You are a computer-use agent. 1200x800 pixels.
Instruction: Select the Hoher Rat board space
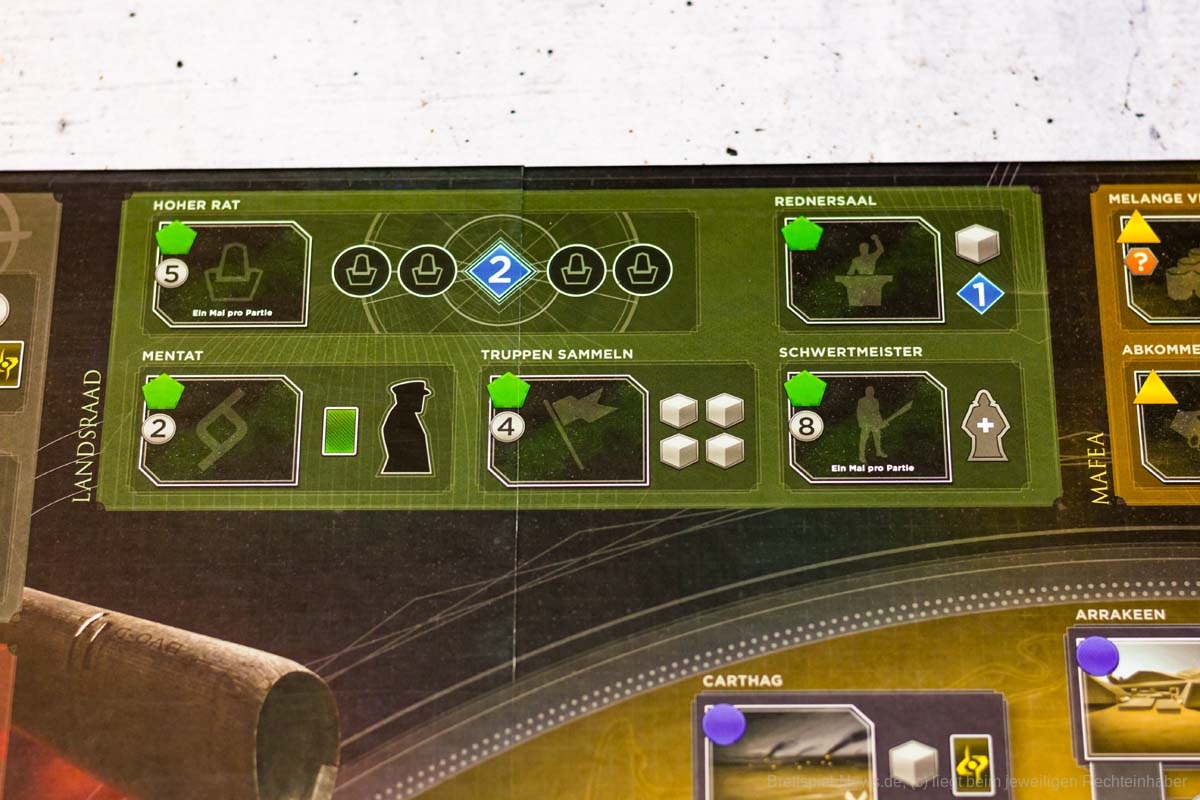(232, 274)
